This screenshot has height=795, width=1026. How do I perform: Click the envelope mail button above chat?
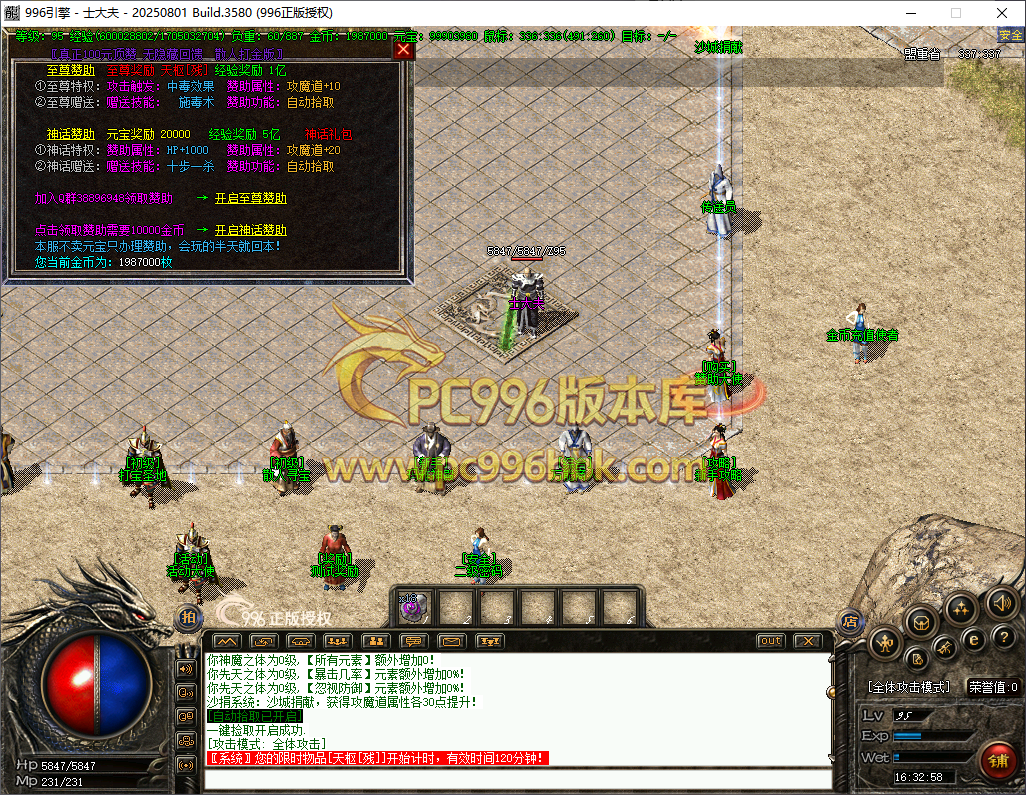pyautogui.click(x=453, y=640)
